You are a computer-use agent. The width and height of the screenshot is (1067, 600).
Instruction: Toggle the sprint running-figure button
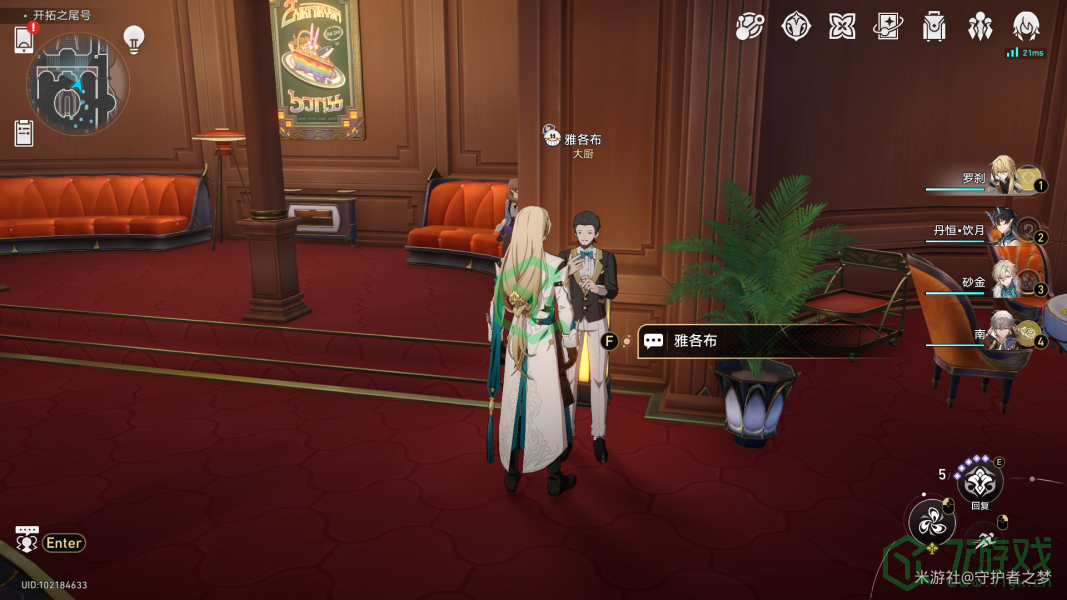pyautogui.click(x=987, y=540)
